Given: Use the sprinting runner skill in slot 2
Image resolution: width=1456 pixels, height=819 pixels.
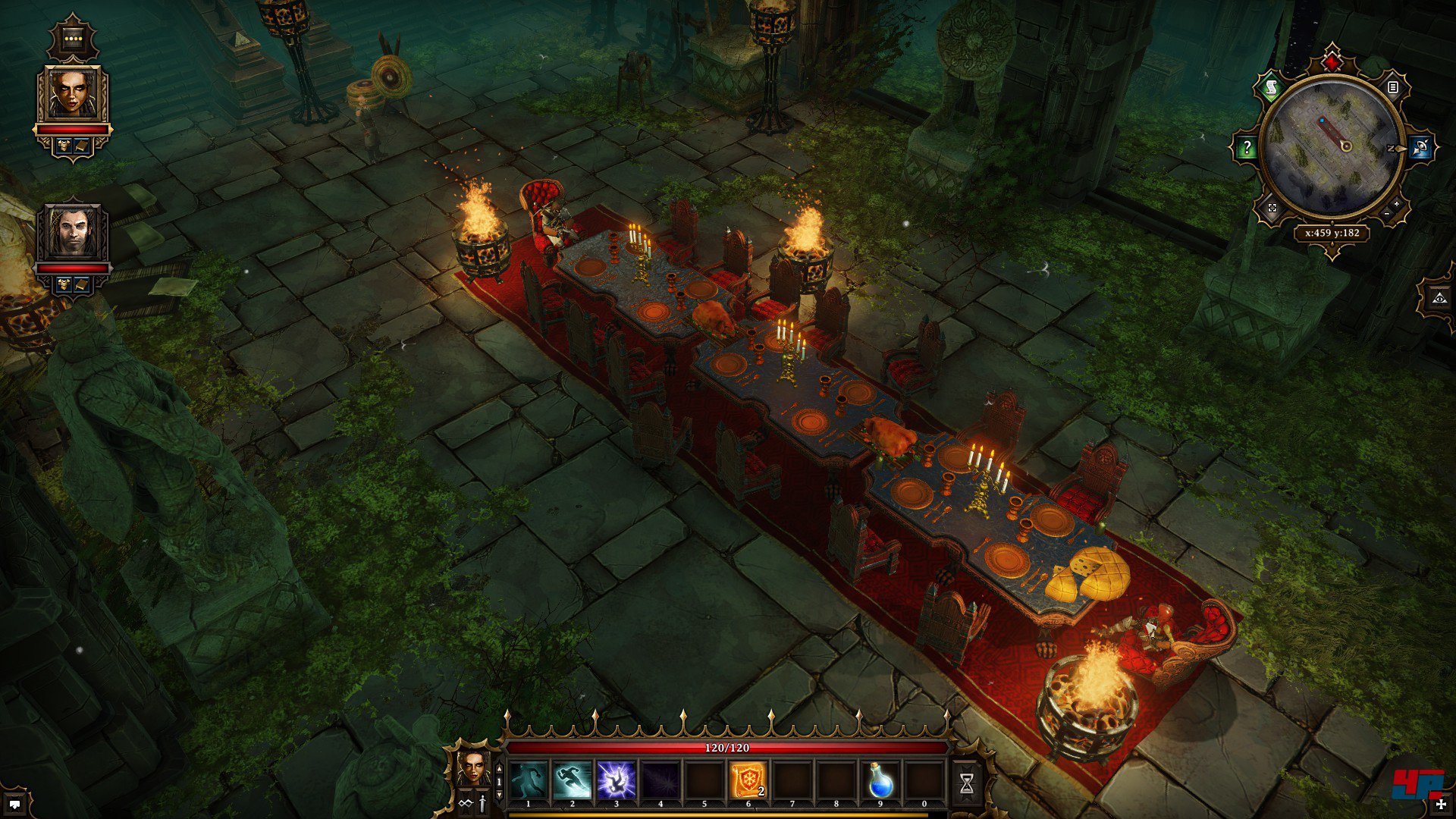Looking at the screenshot, I should pos(573,780).
